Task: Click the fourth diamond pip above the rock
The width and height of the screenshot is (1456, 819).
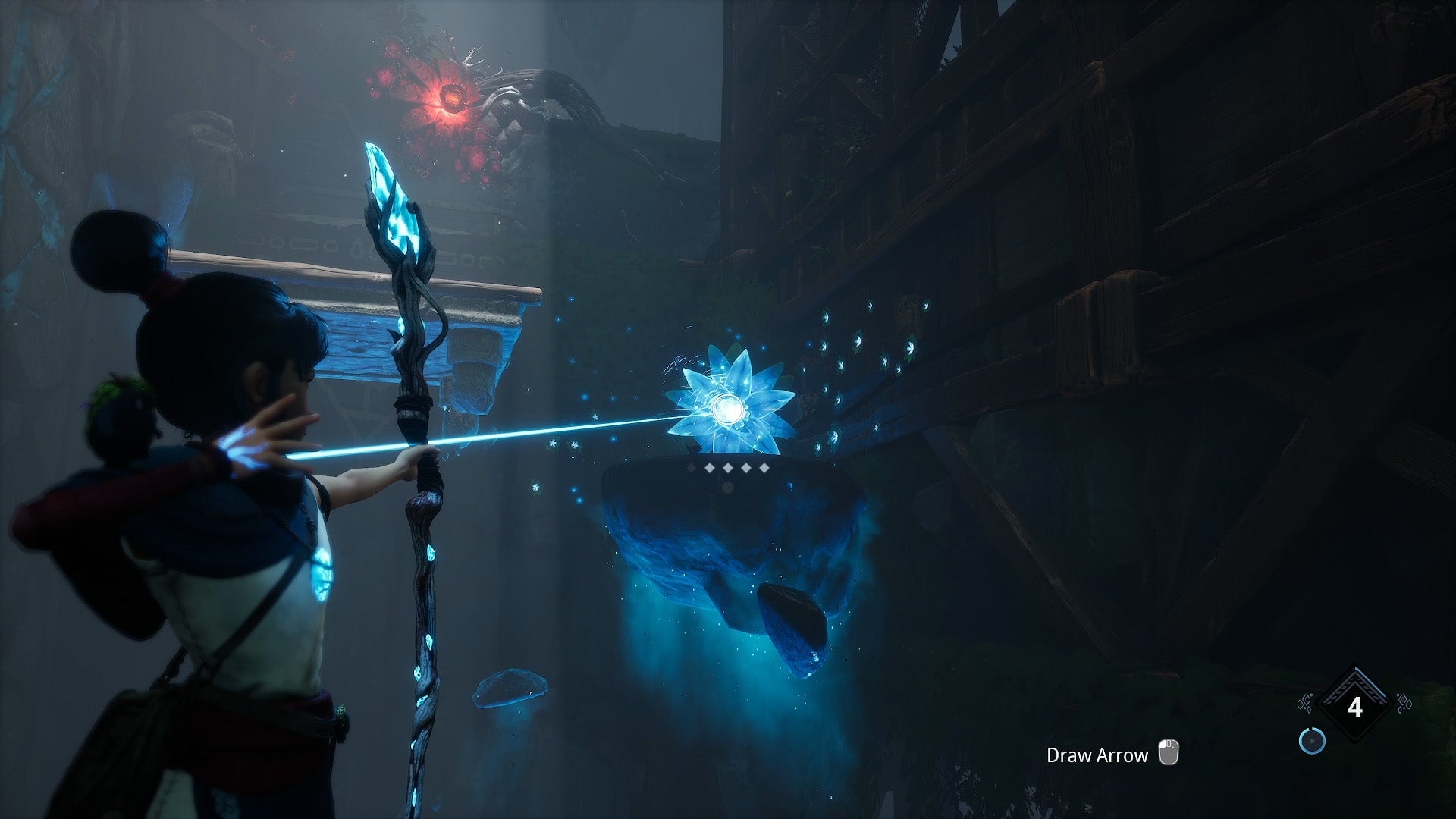Action: tap(745, 468)
